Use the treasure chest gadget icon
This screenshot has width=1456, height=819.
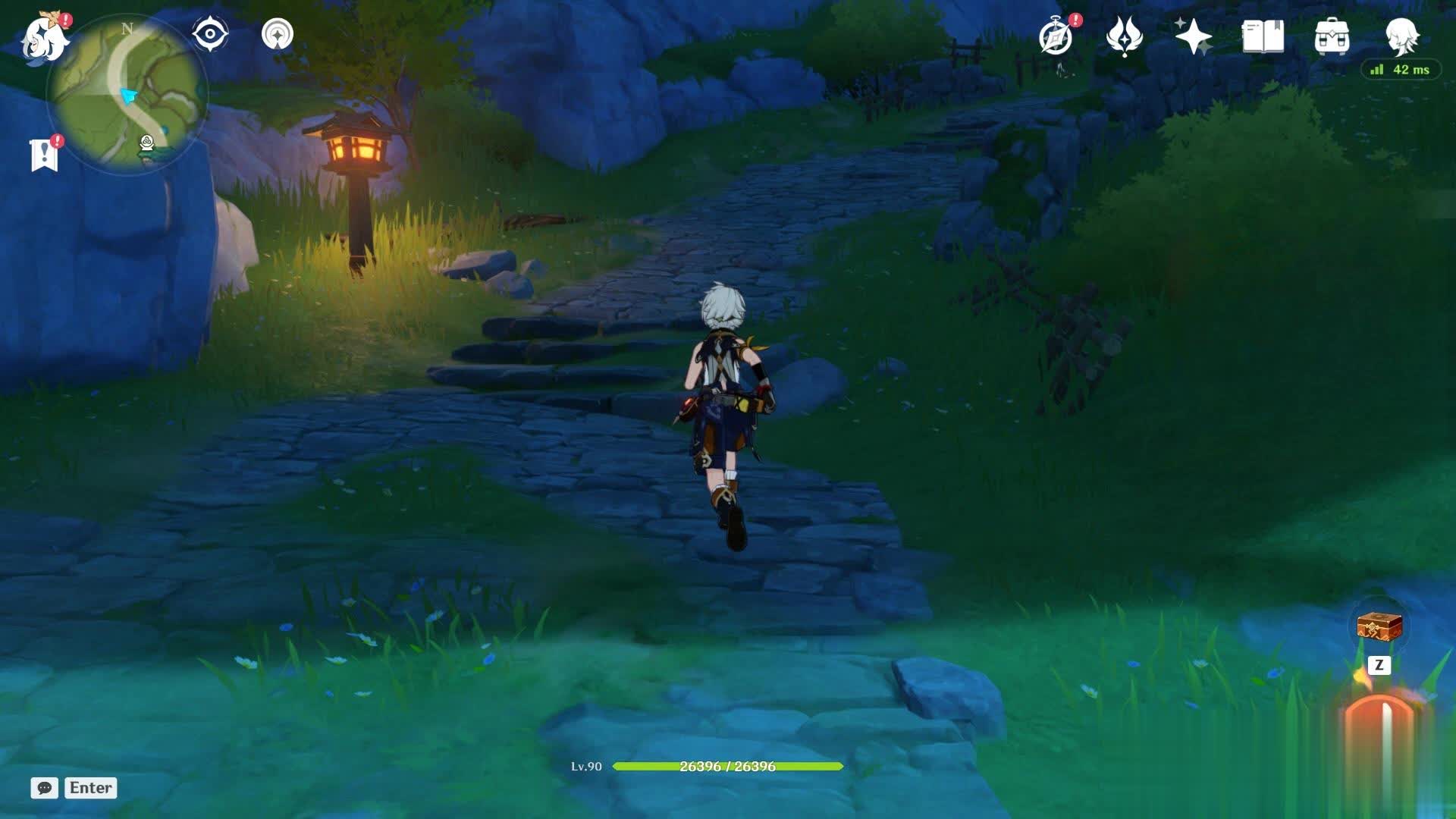click(1379, 627)
